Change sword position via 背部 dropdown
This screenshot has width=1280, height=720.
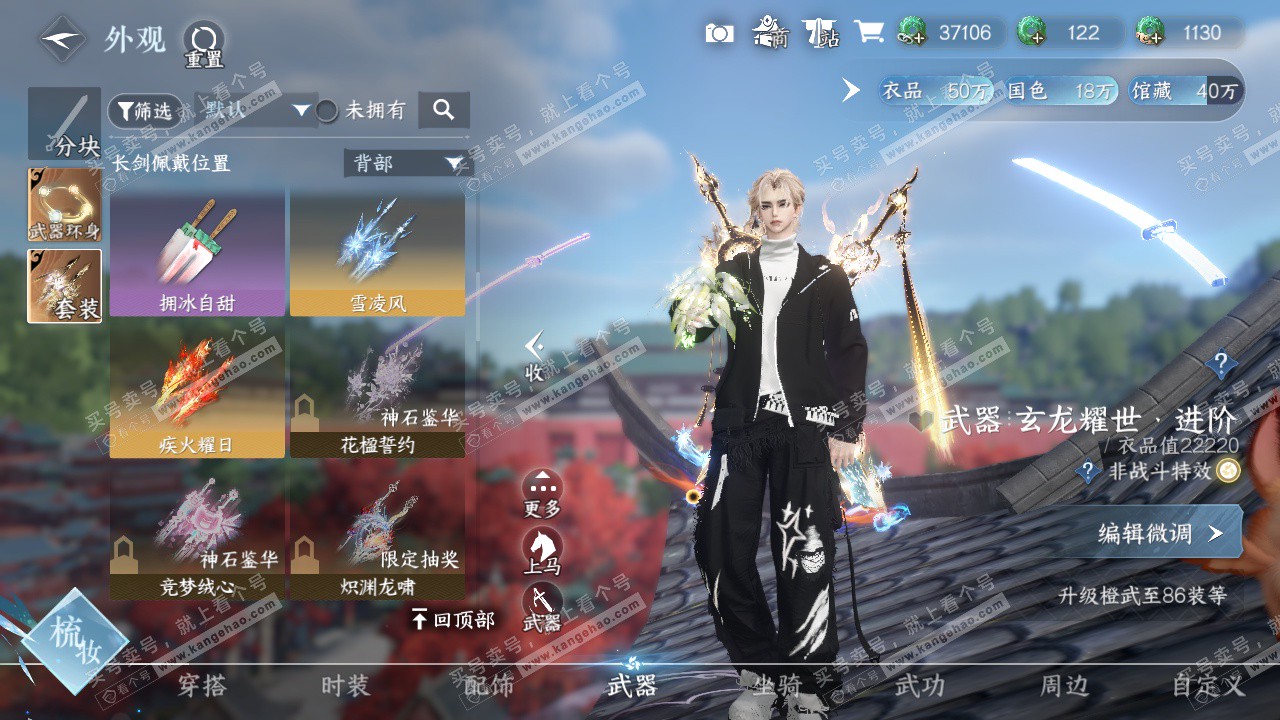point(408,163)
